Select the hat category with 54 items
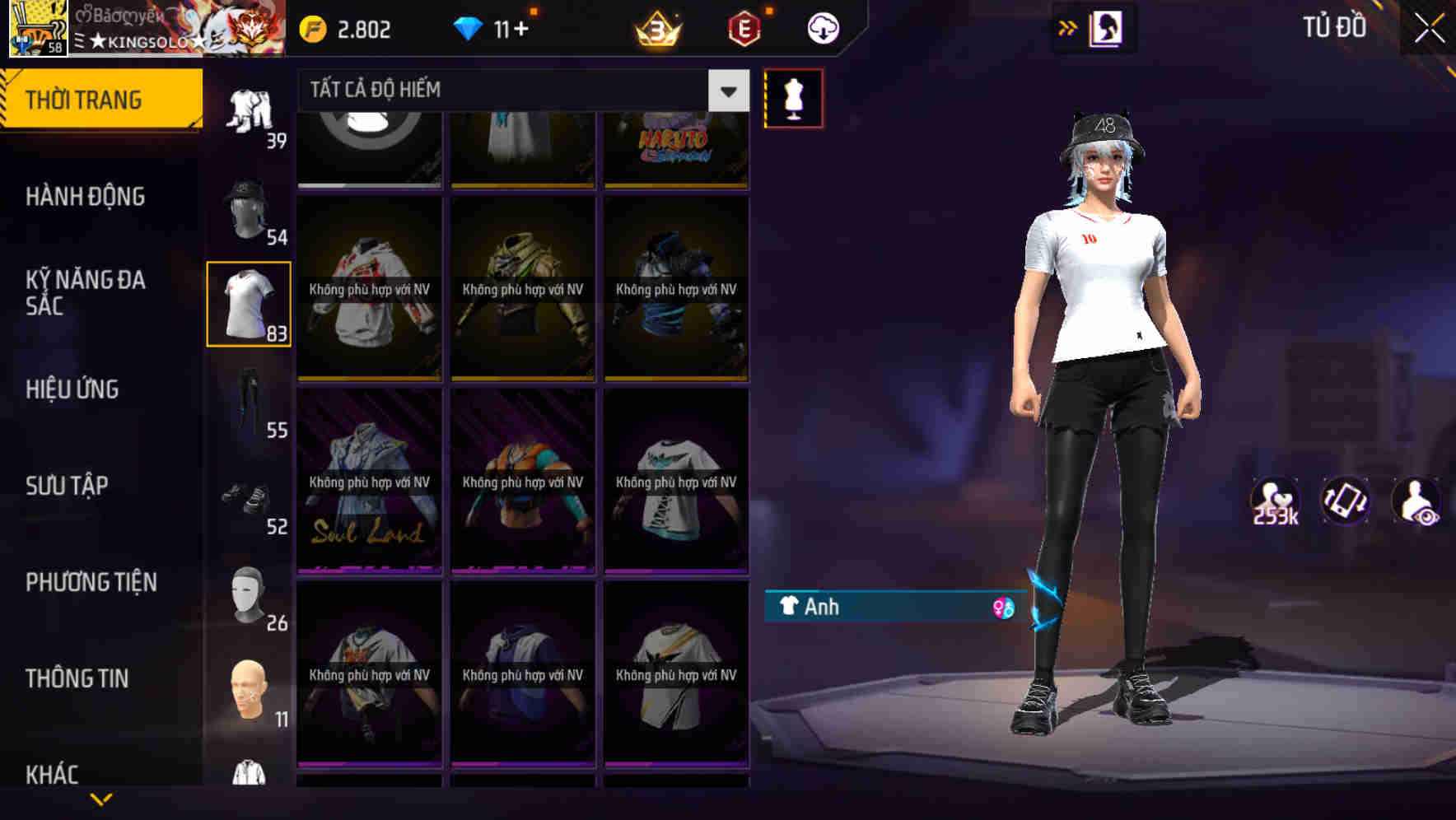The height and width of the screenshot is (820, 1456). 249,206
